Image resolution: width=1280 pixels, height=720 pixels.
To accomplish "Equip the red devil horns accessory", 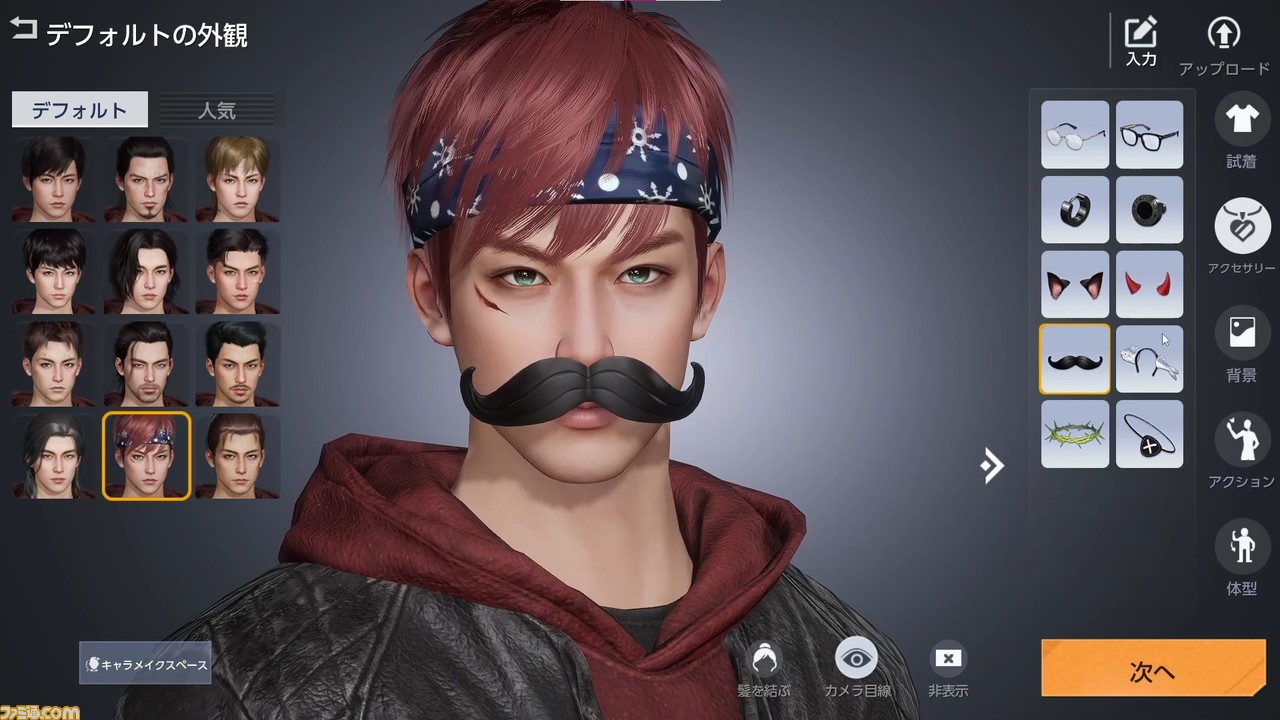I will pyautogui.click(x=1149, y=284).
